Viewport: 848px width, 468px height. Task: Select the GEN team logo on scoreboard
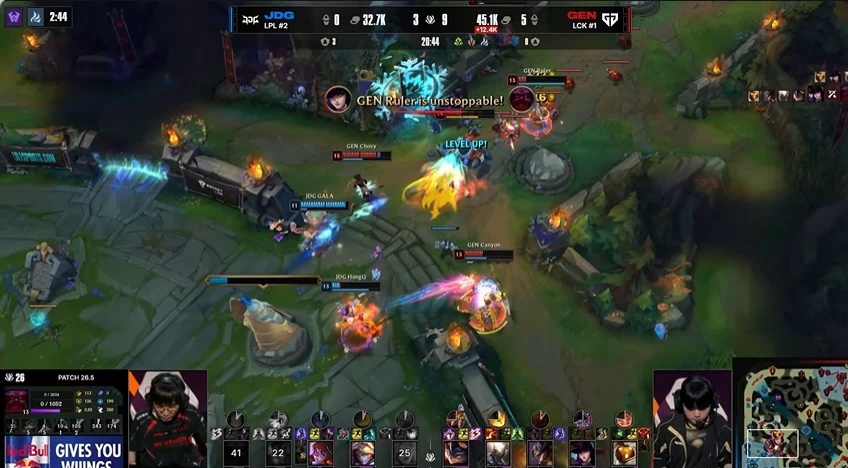pyautogui.click(x=608, y=18)
